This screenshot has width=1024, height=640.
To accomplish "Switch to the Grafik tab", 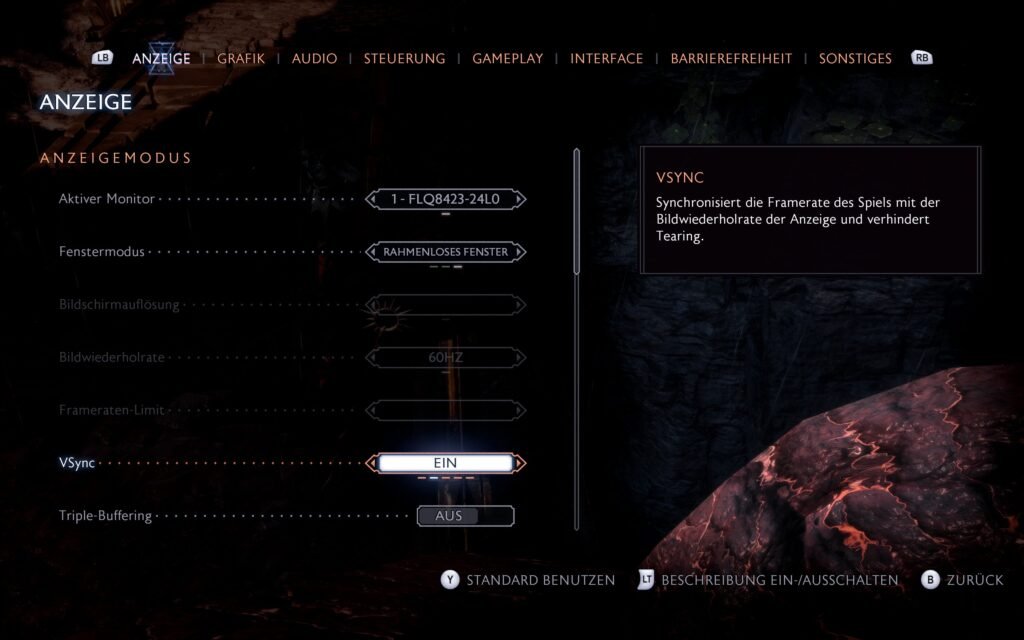I will click(241, 58).
